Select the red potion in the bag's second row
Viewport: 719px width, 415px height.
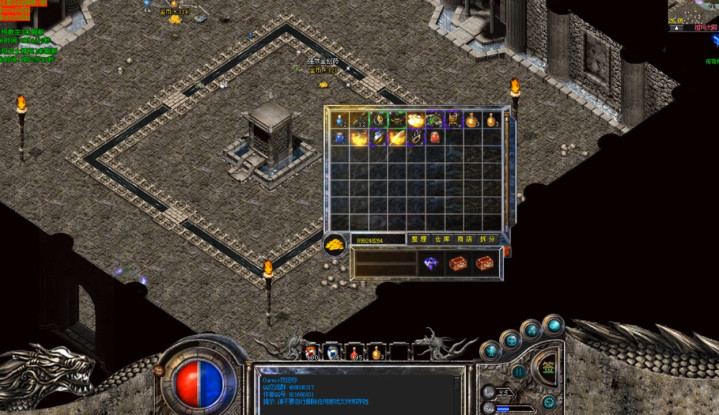click(x=434, y=137)
